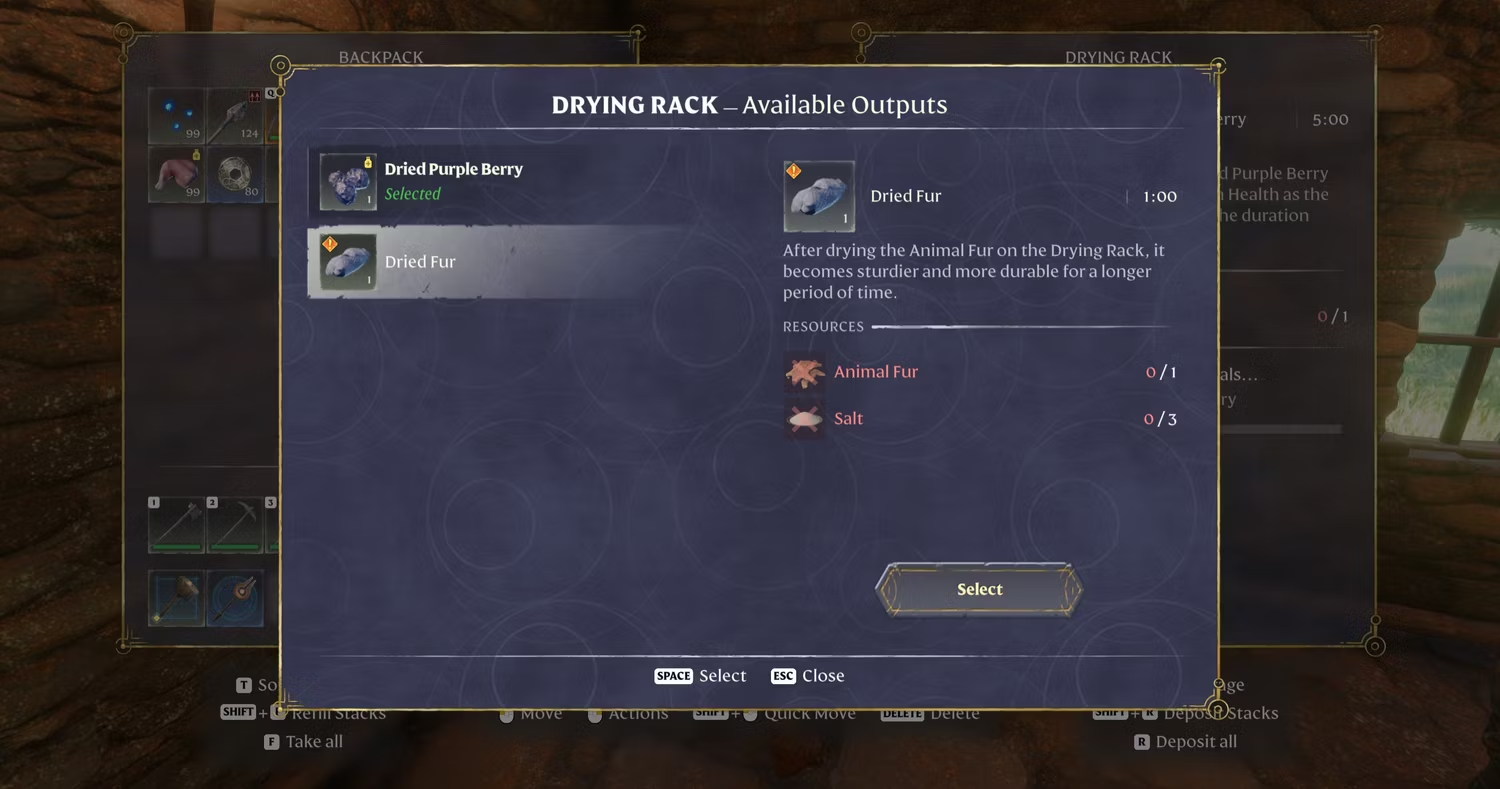The image size is (1500, 789).
Task: Click the torch-like tool equipment slot
Action: pyautogui.click(x=235, y=598)
